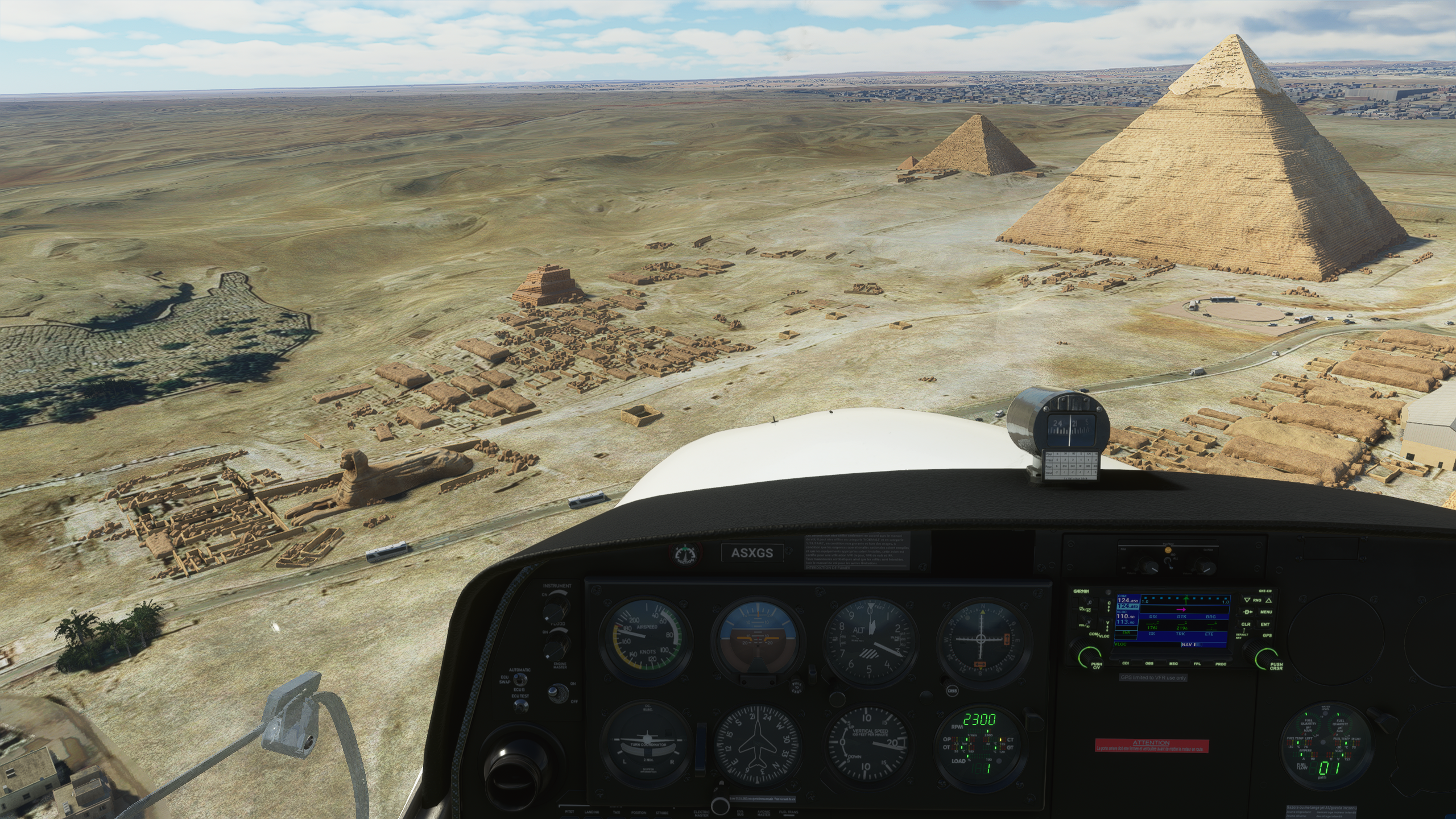Show GPS messages with the MSG button

tap(1173, 663)
